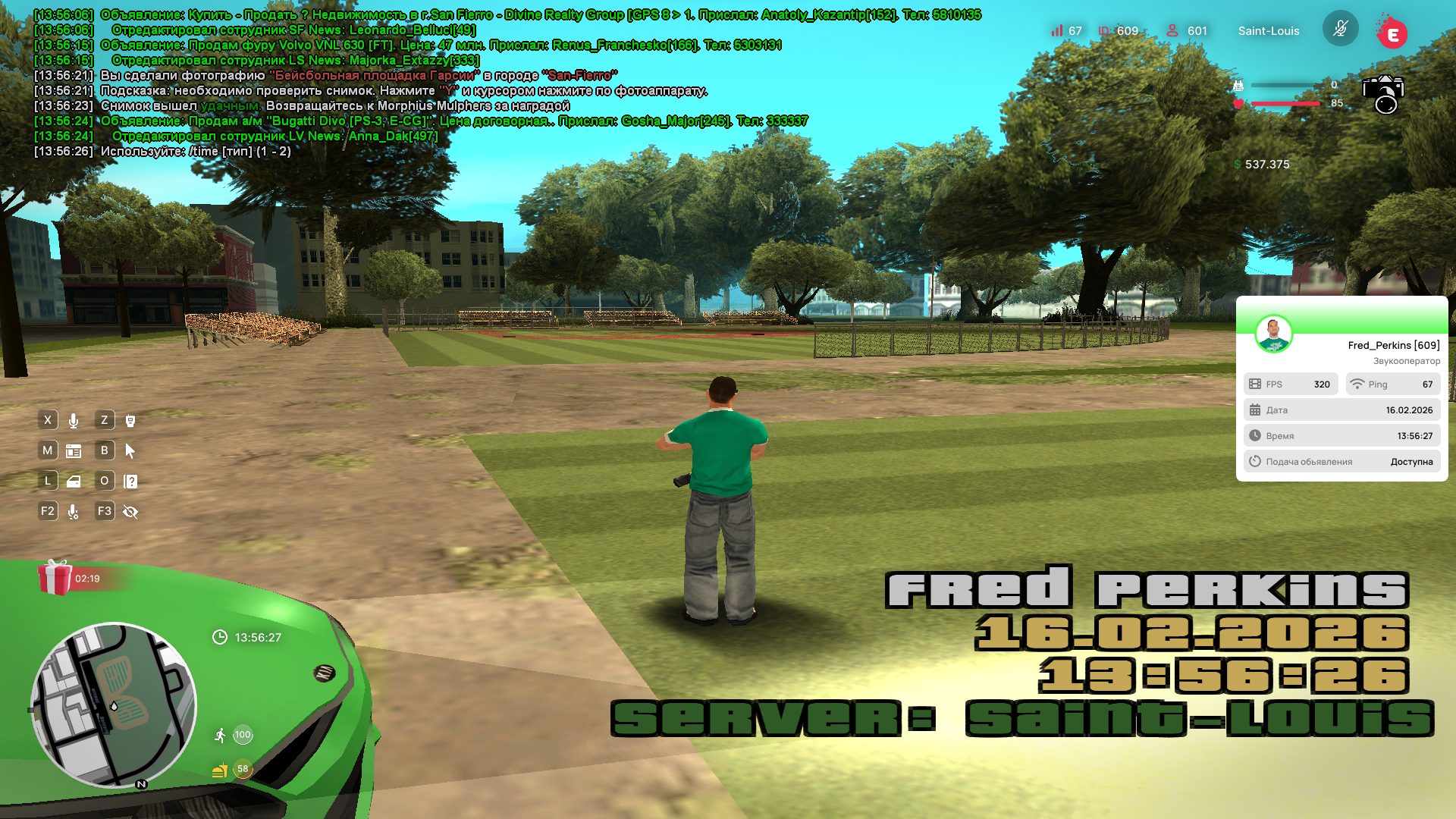Screen dimensions: 1456x819
Task: Click the 'Подача объявления' status row
Action: pos(1341,461)
